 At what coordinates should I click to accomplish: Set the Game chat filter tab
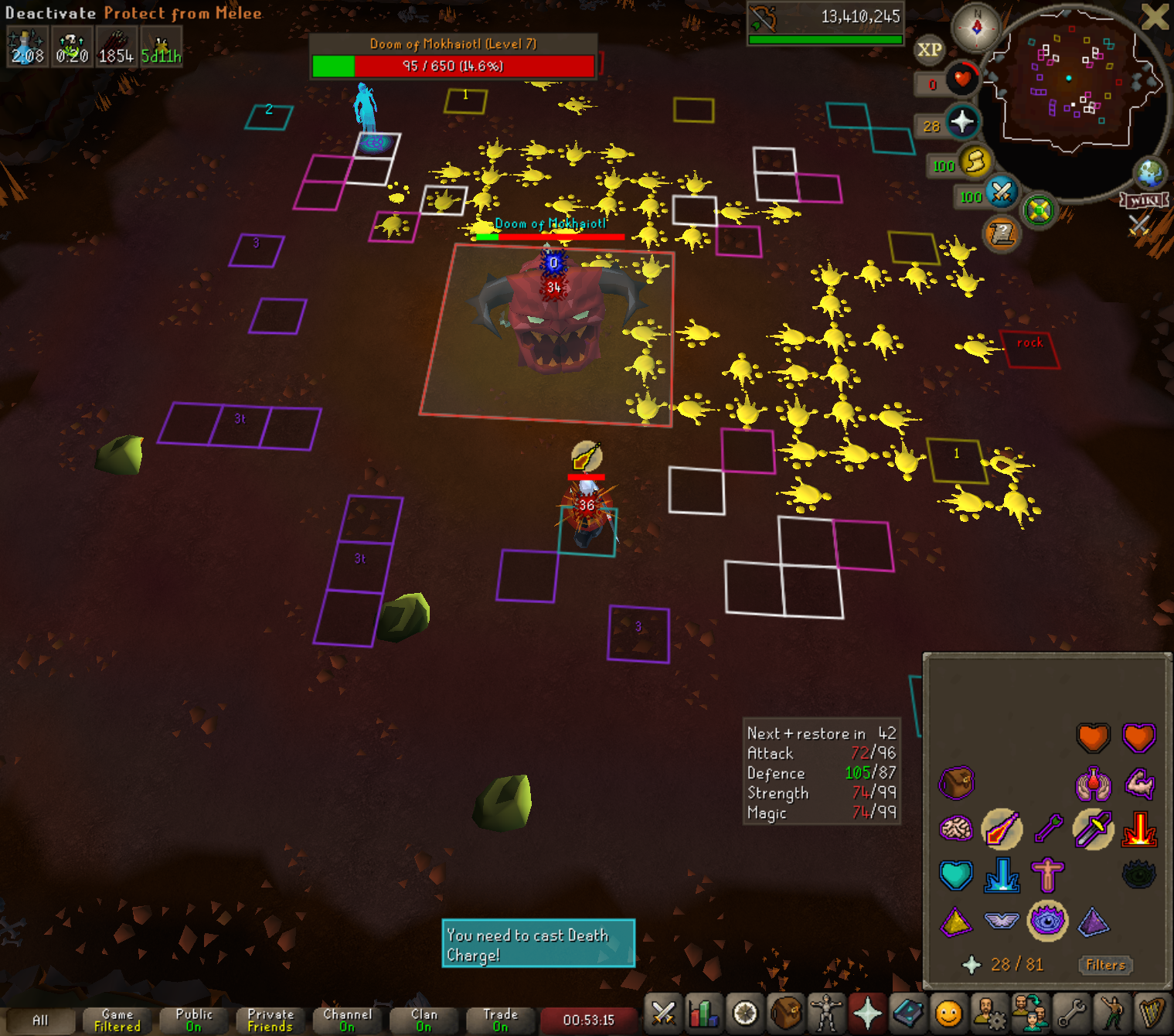pyautogui.click(x=117, y=1020)
